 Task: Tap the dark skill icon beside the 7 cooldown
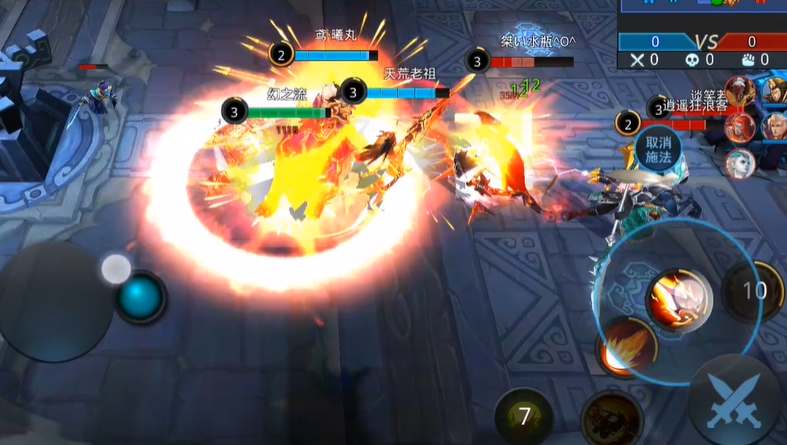click(610, 417)
